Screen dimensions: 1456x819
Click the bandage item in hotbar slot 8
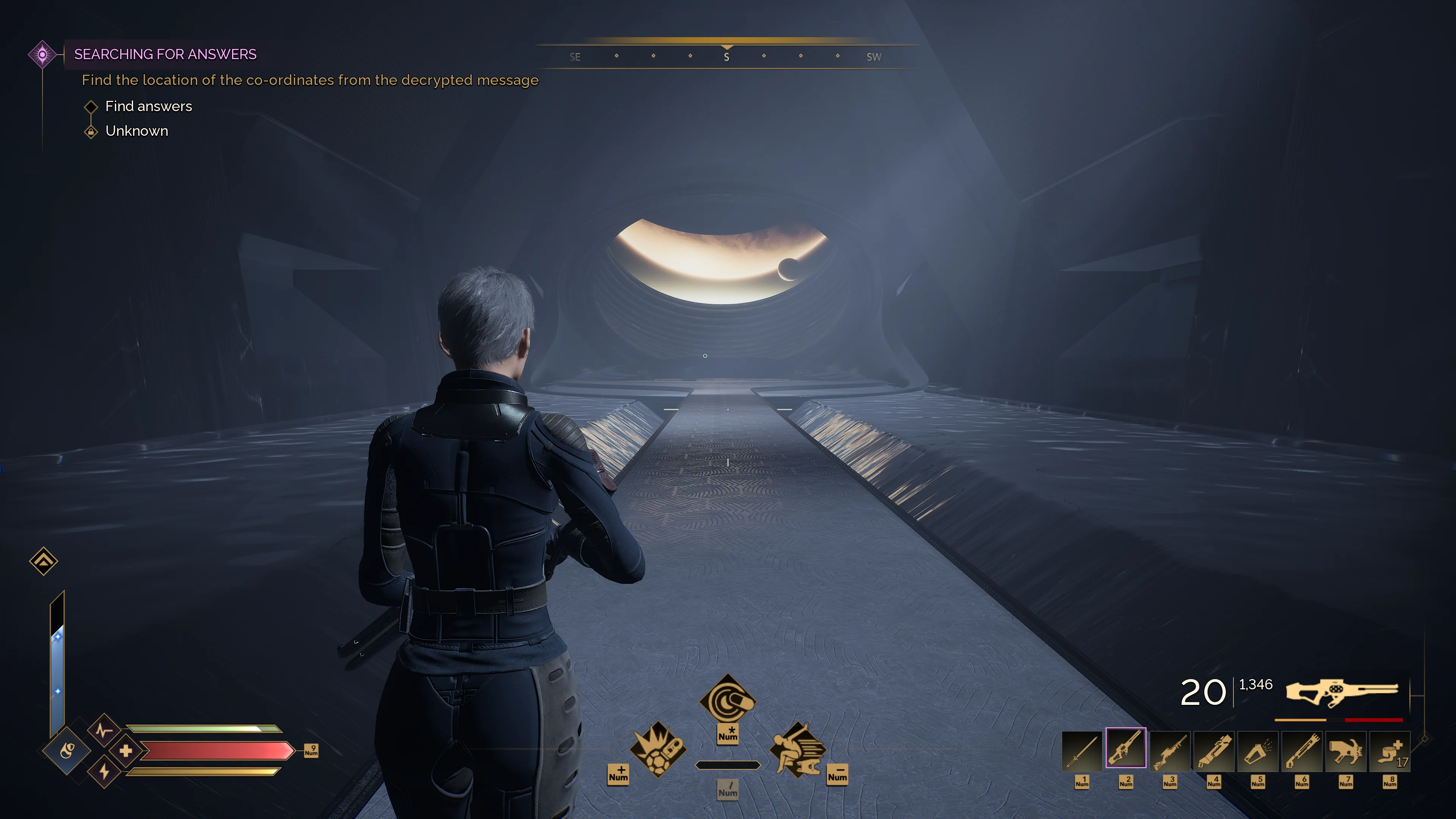1390,752
